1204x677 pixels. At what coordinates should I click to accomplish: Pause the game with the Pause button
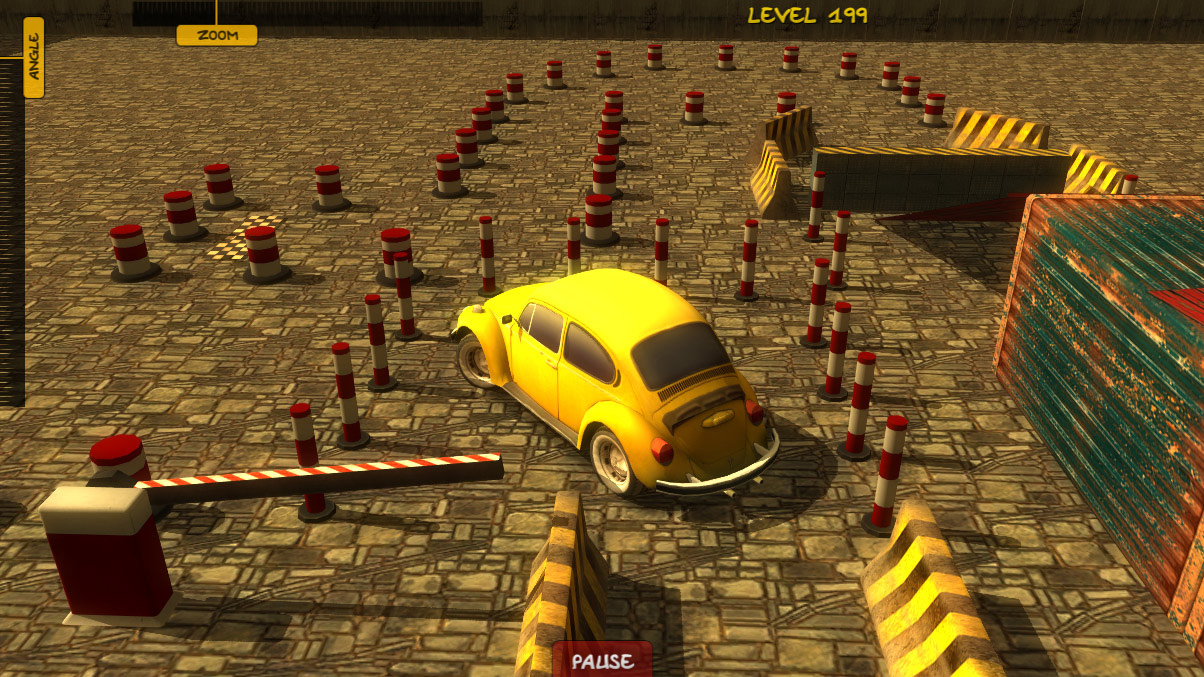[603, 661]
